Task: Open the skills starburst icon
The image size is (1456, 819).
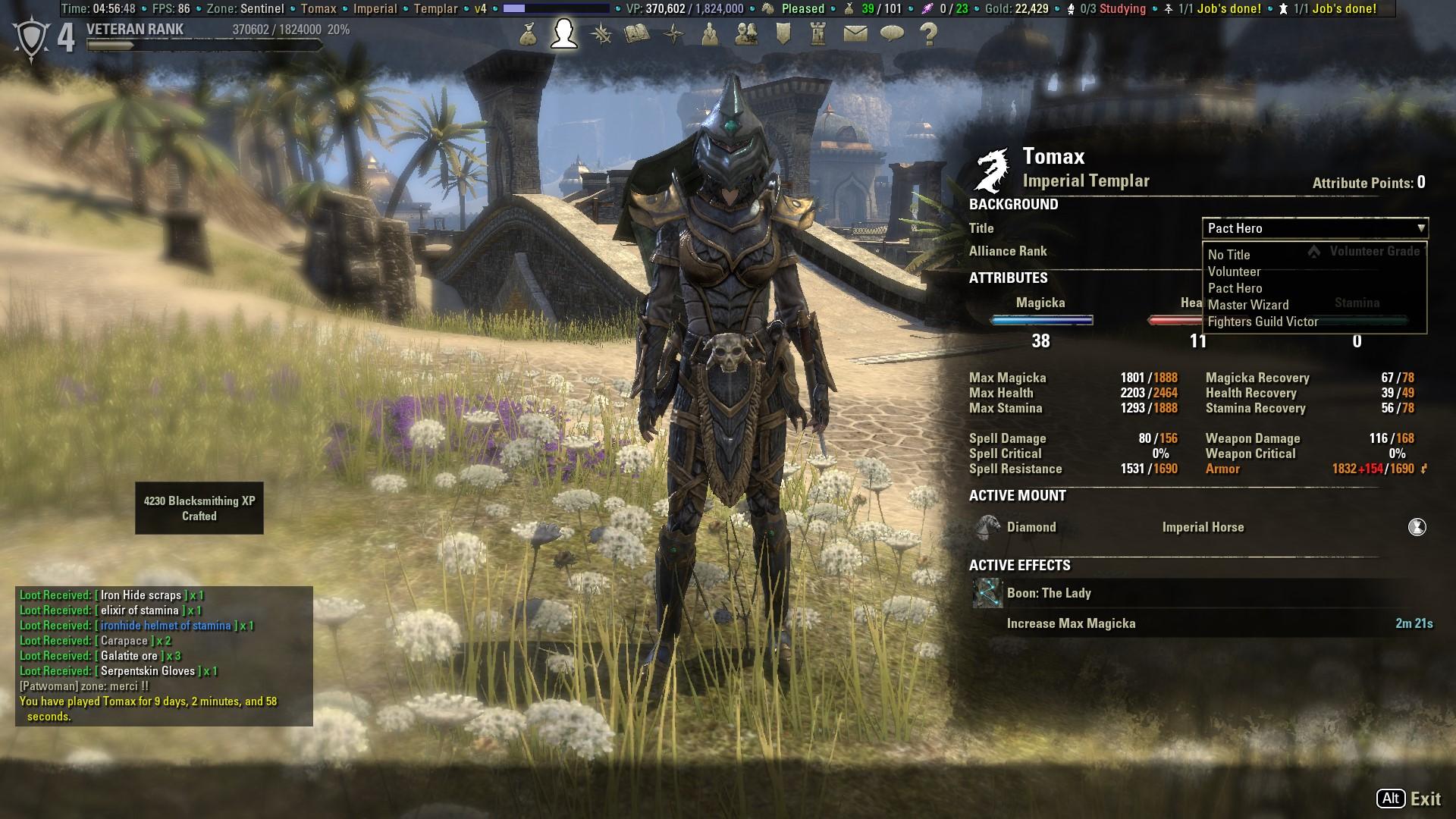Action: (x=601, y=34)
